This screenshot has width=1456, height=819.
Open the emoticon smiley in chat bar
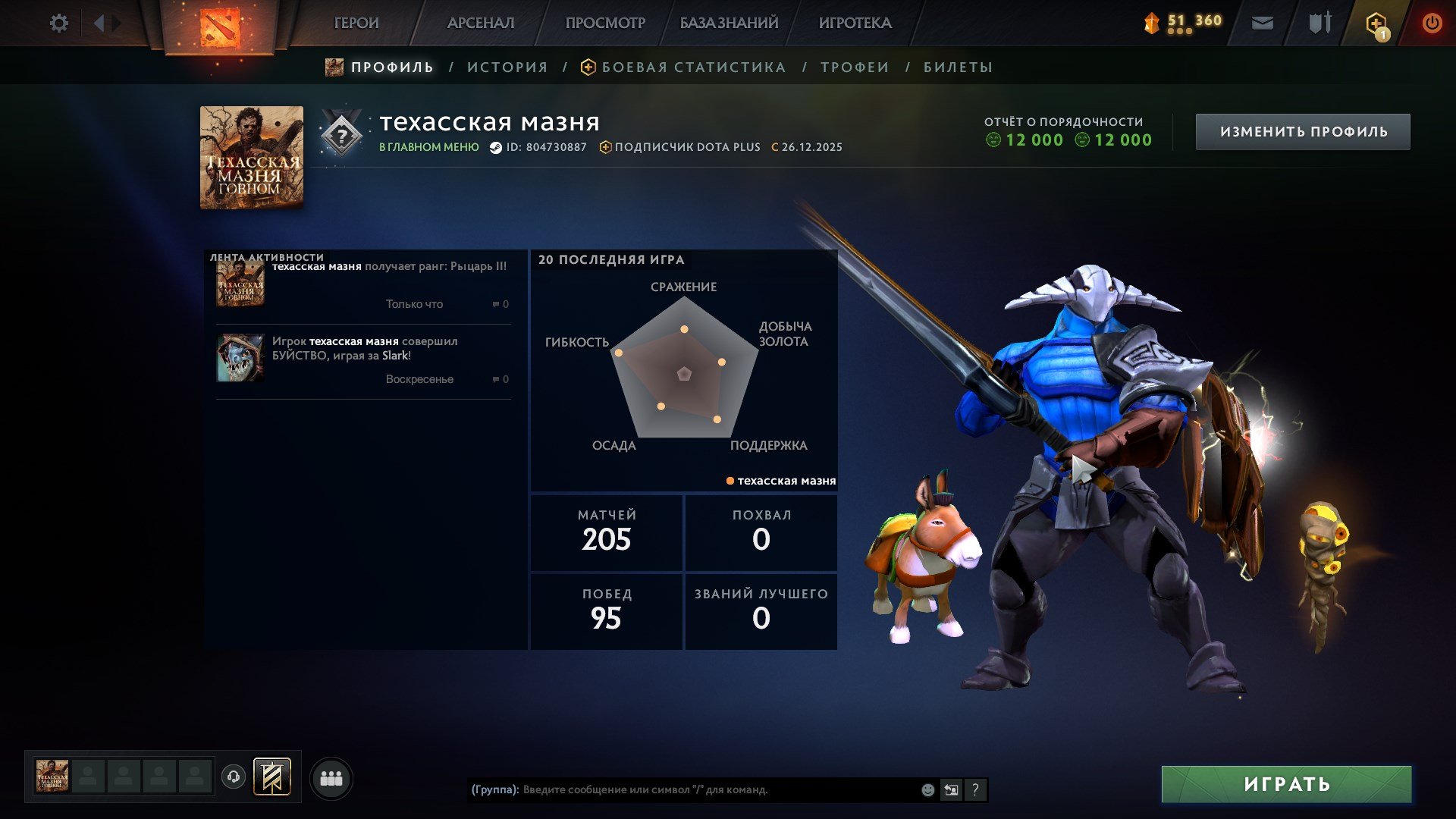pyautogui.click(x=927, y=789)
